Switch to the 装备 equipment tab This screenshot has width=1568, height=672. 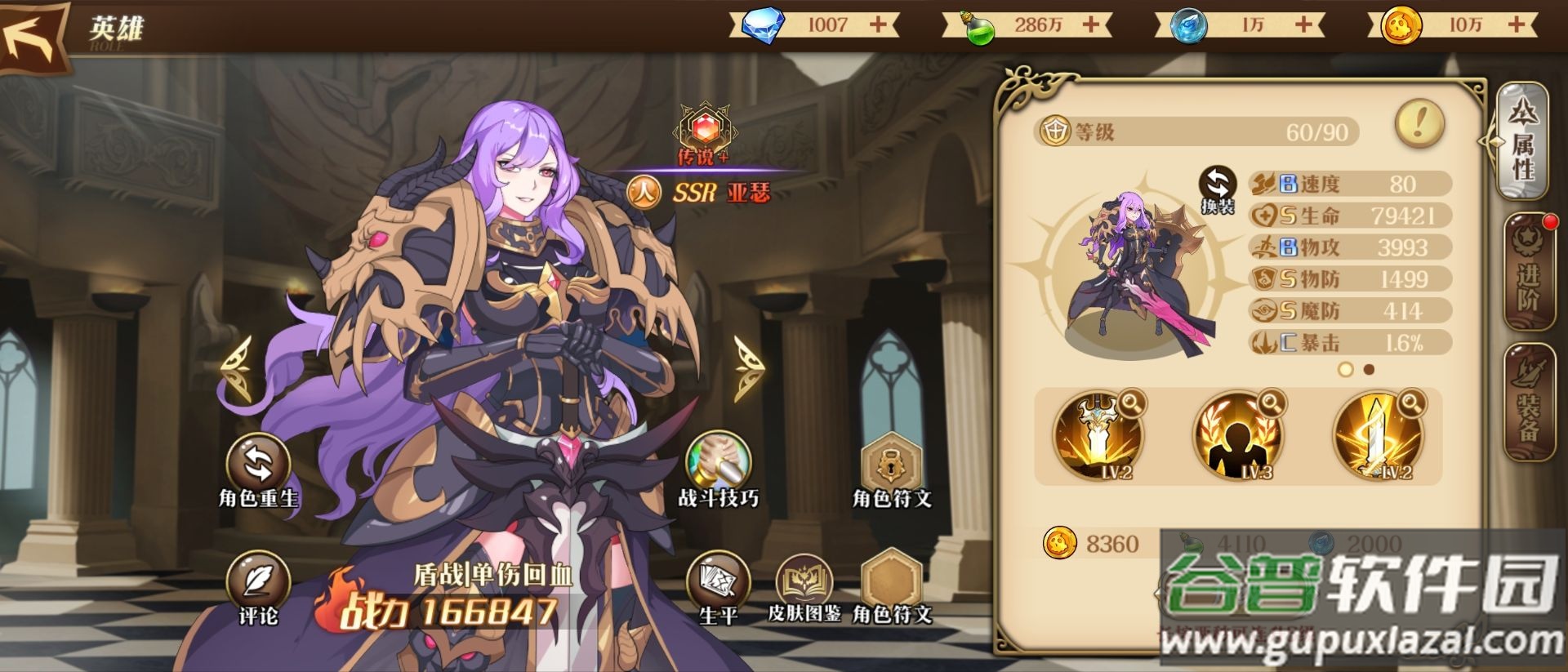point(1526,403)
